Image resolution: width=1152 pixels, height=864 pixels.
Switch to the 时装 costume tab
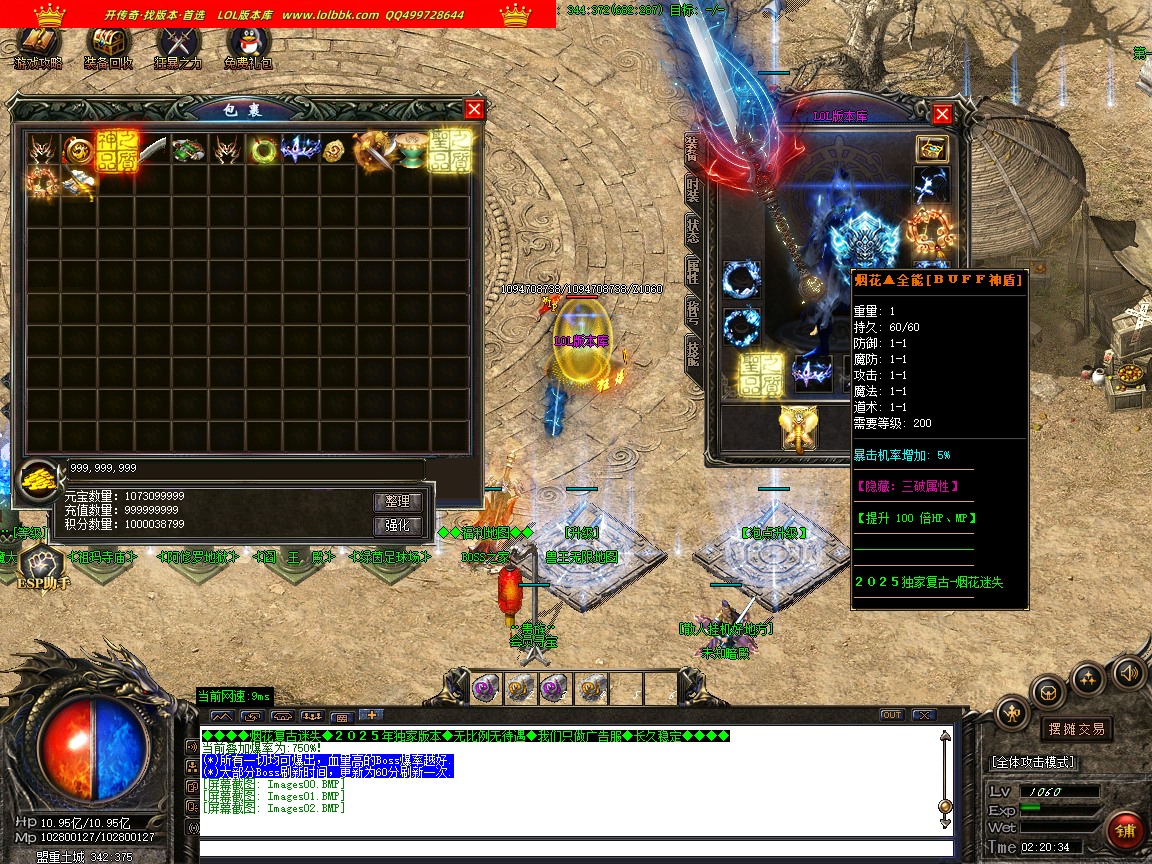click(692, 189)
